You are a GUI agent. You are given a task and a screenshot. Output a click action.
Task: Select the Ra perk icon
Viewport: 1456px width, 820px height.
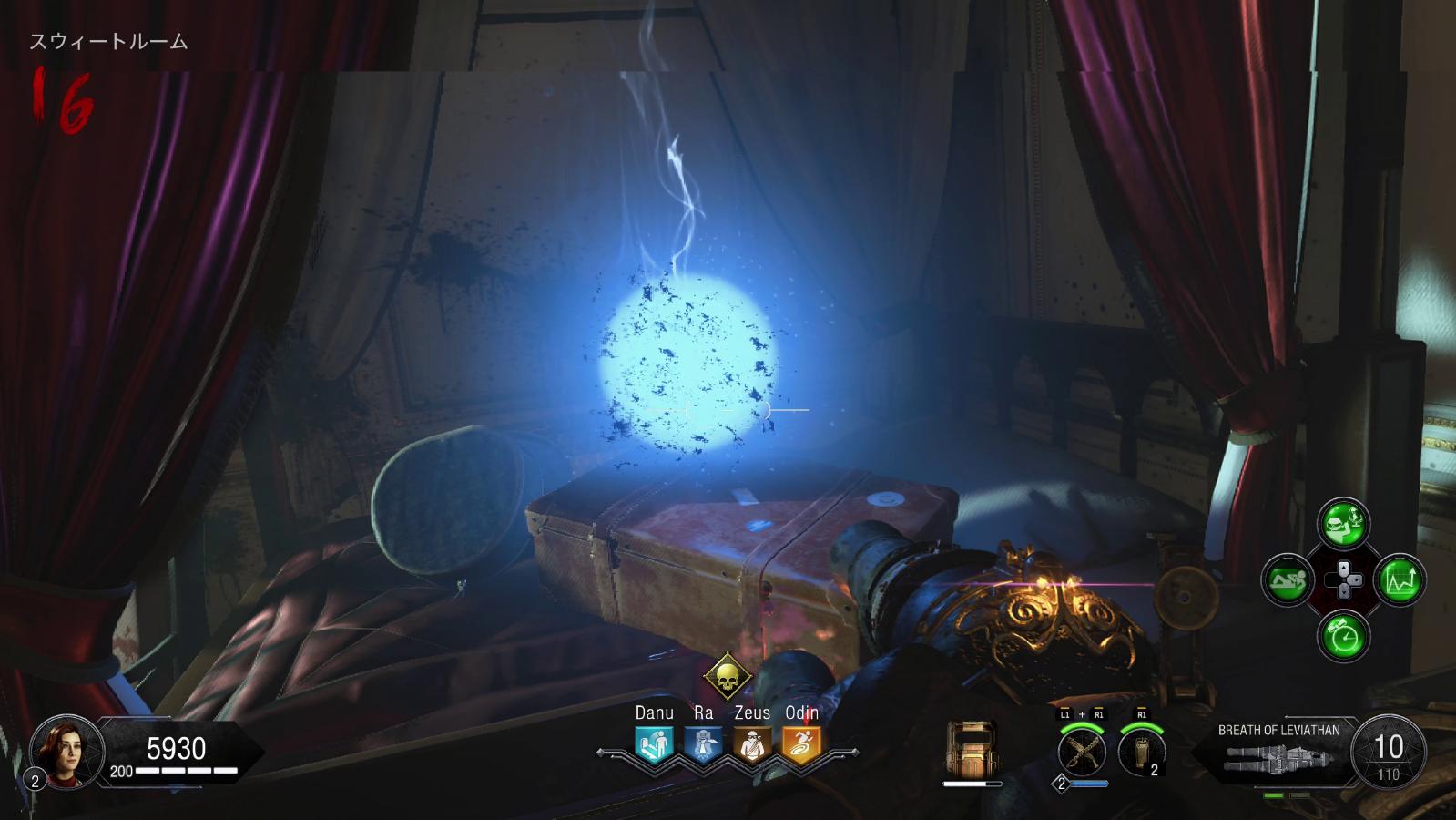point(702,744)
